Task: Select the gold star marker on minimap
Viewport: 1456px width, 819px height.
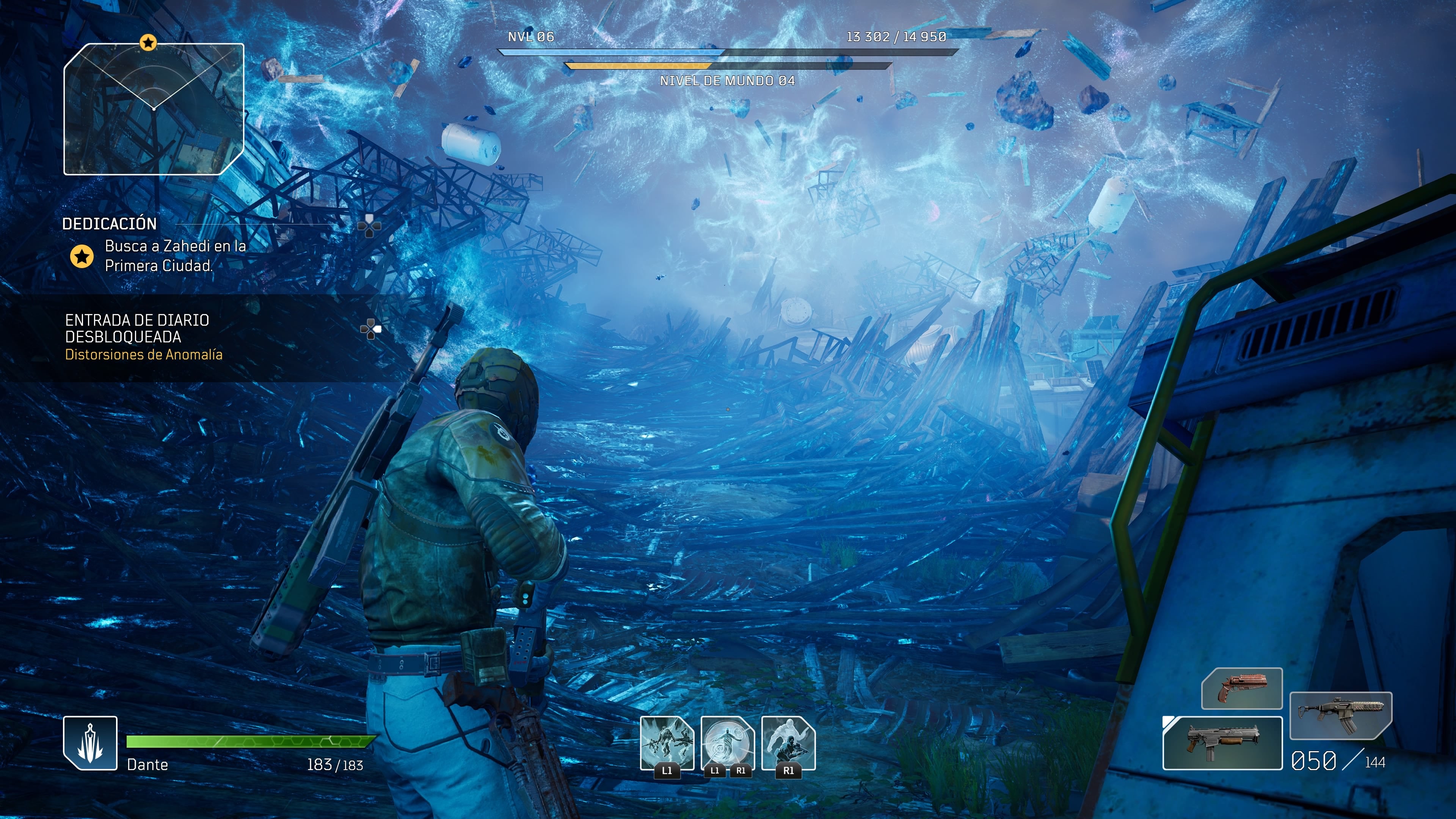Action: (x=148, y=42)
